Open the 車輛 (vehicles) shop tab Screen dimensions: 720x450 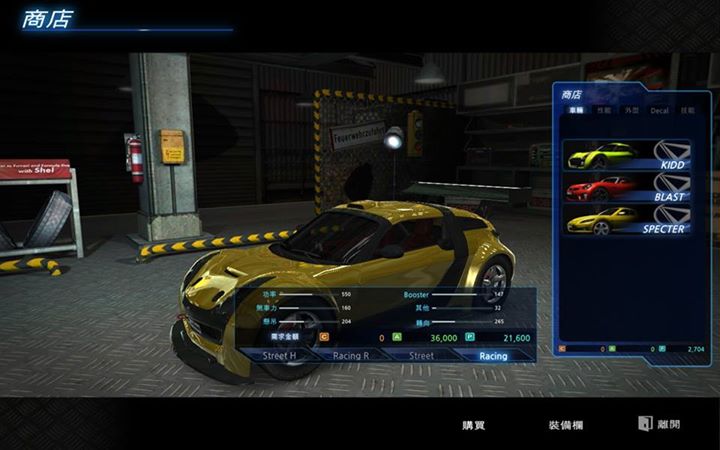point(574,110)
